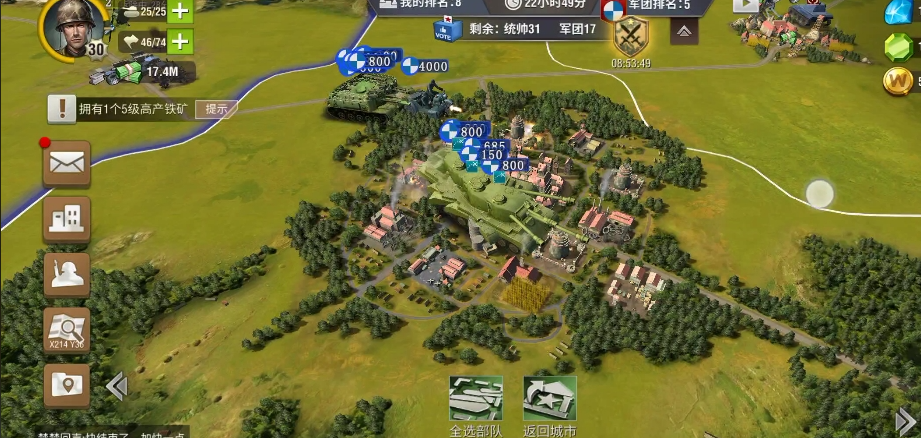Collapse the top ranking panel arrow
The height and width of the screenshot is (438, 921).
tap(684, 31)
